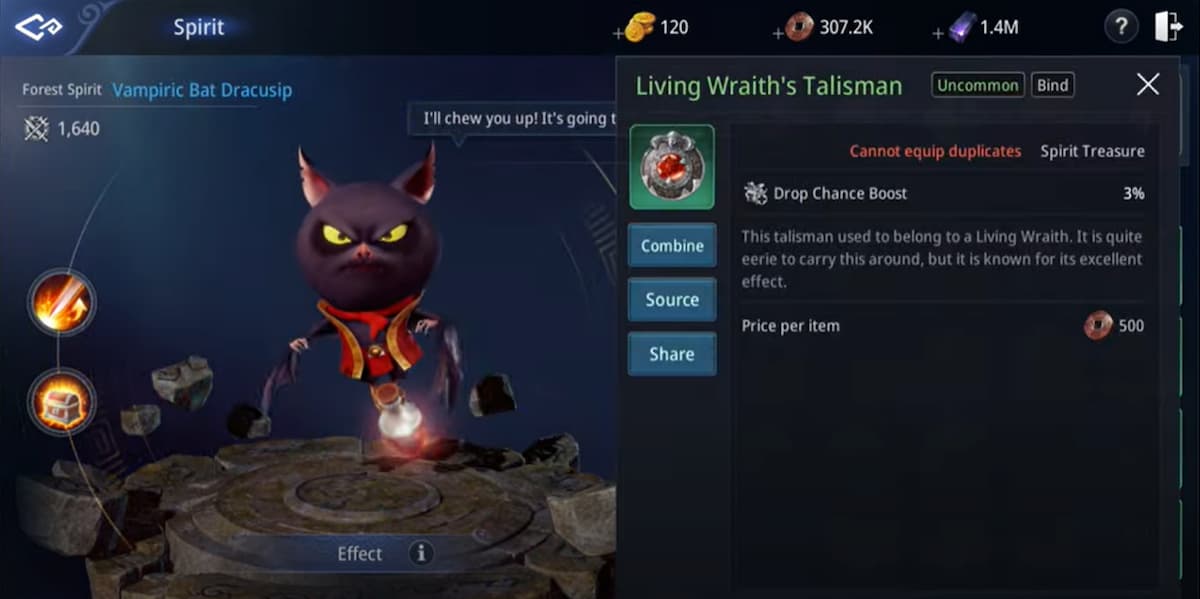
Task: Add more gold coins
Action: tap(618, 33)
